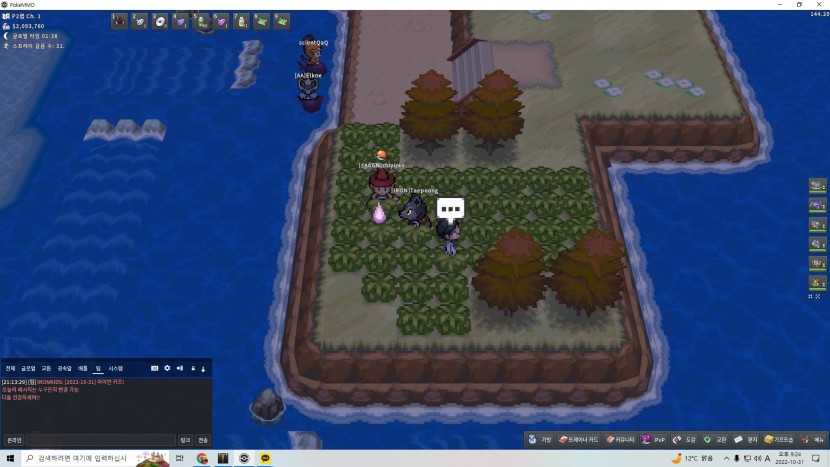Switch to the 전체 chat tab

[10, 369]
